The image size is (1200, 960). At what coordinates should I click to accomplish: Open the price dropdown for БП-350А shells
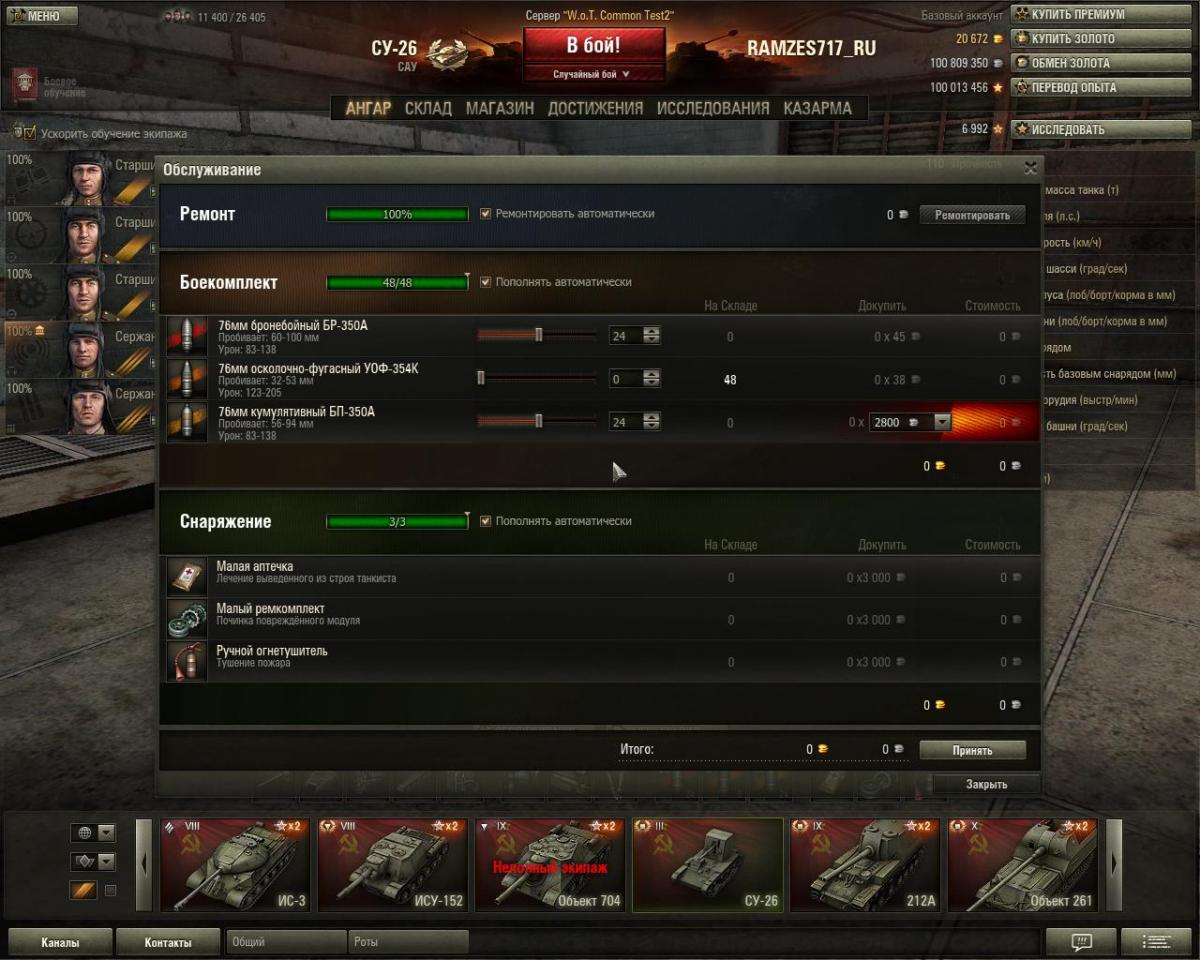(941, 423)
